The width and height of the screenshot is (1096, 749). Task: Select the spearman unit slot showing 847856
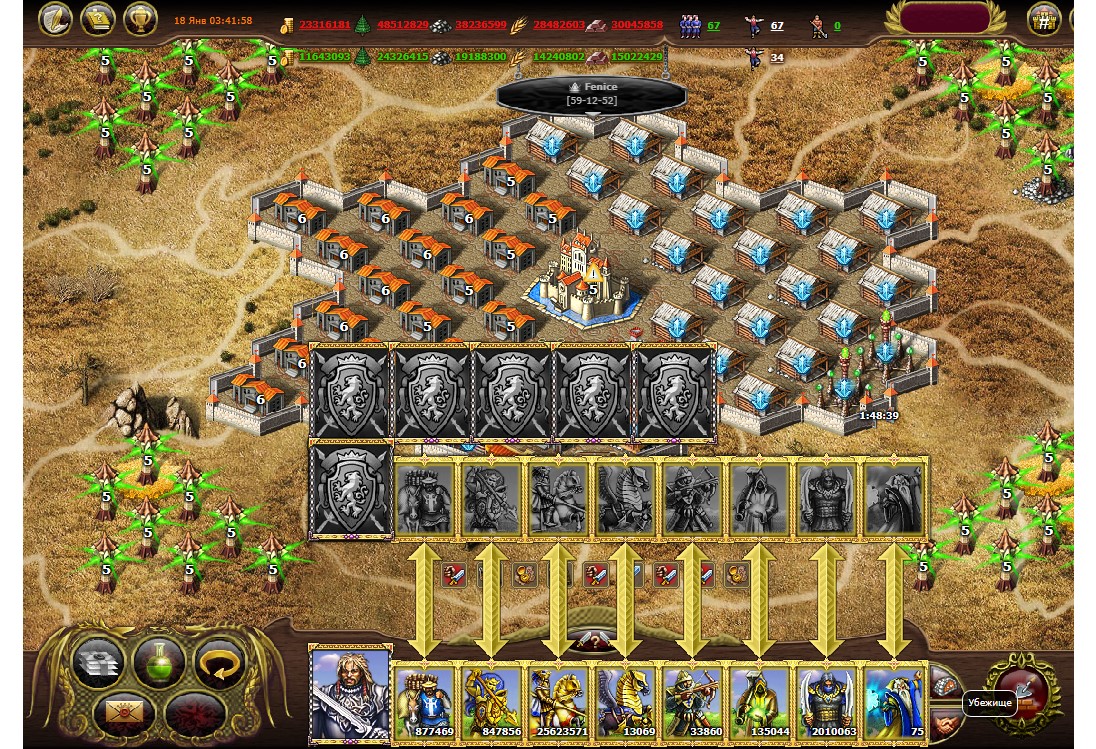pyautogui.click(x=491, y=702)
